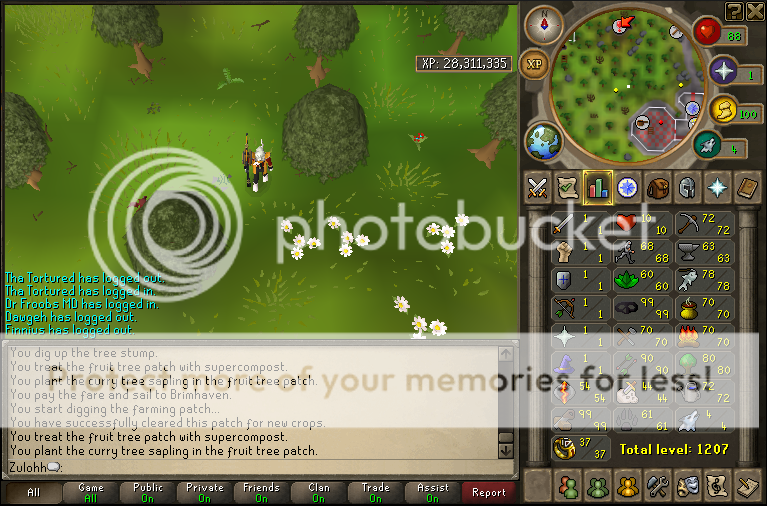The height and width of the screenshot is (506, 767).
Task: Open the settings wrench and spanner tab
Action: [x=657, y=486]
